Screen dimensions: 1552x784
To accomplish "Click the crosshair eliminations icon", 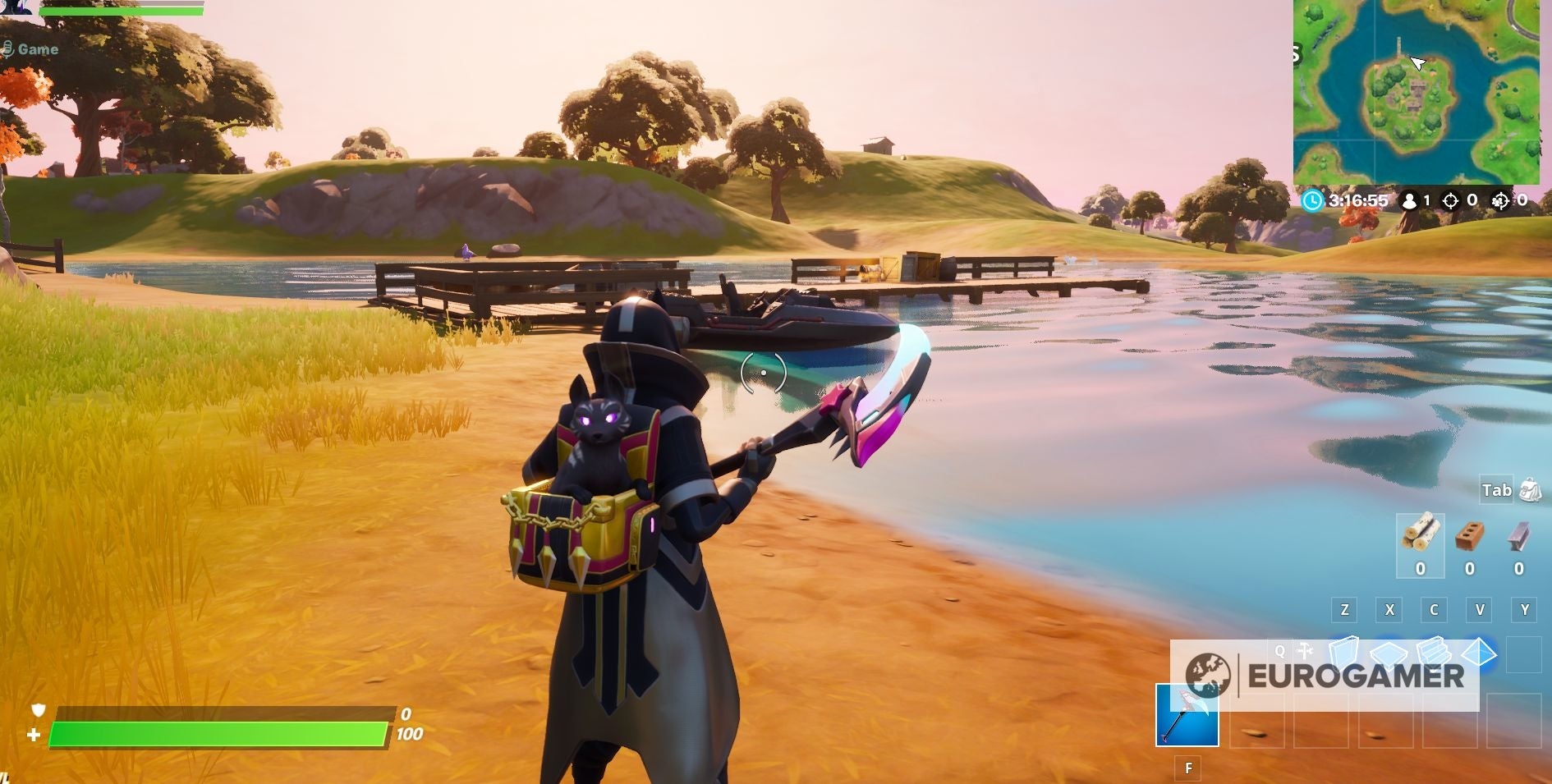I will pos(1449,200).
